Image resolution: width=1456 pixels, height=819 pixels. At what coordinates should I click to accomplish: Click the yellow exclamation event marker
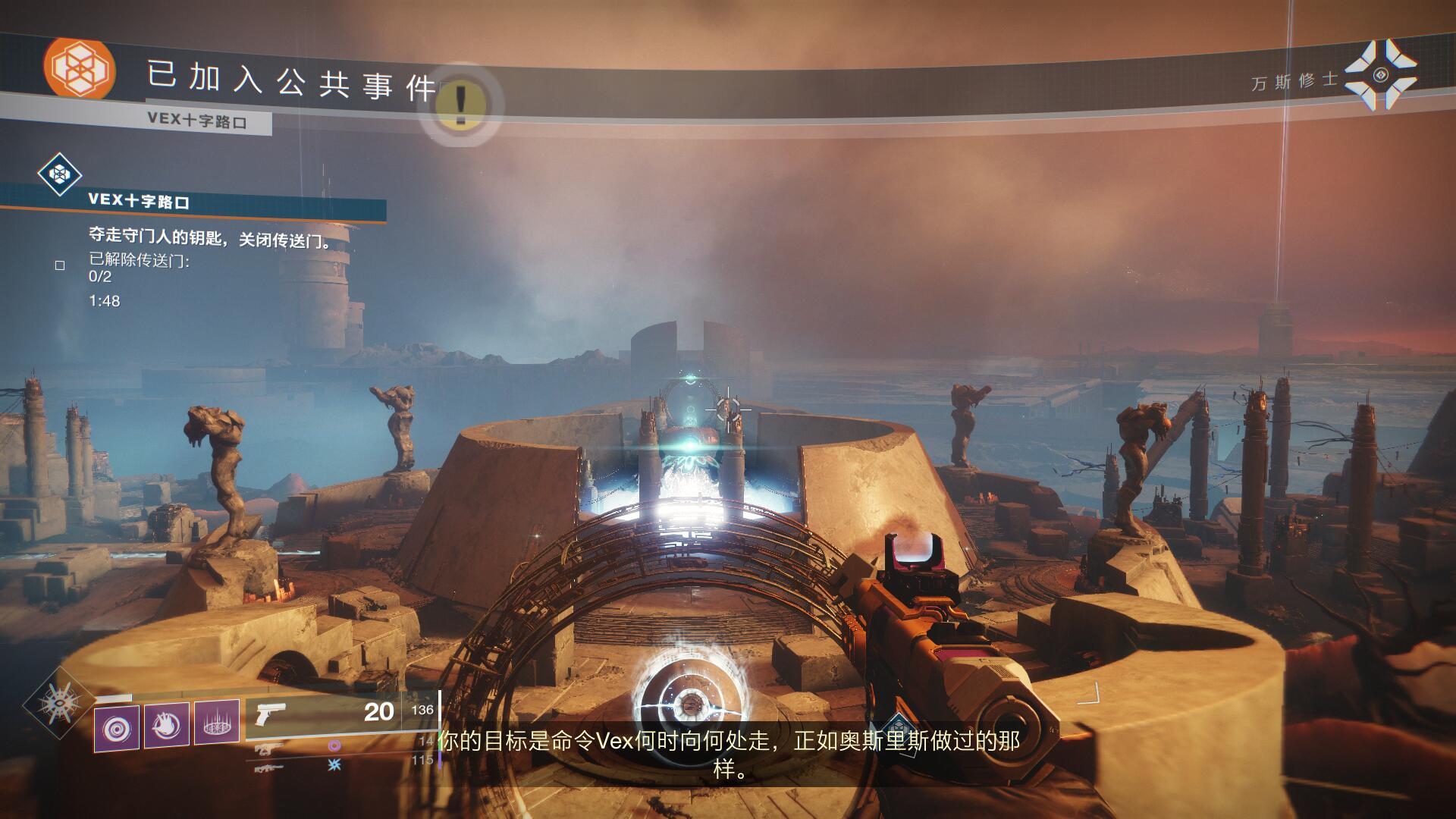point(460,104)
